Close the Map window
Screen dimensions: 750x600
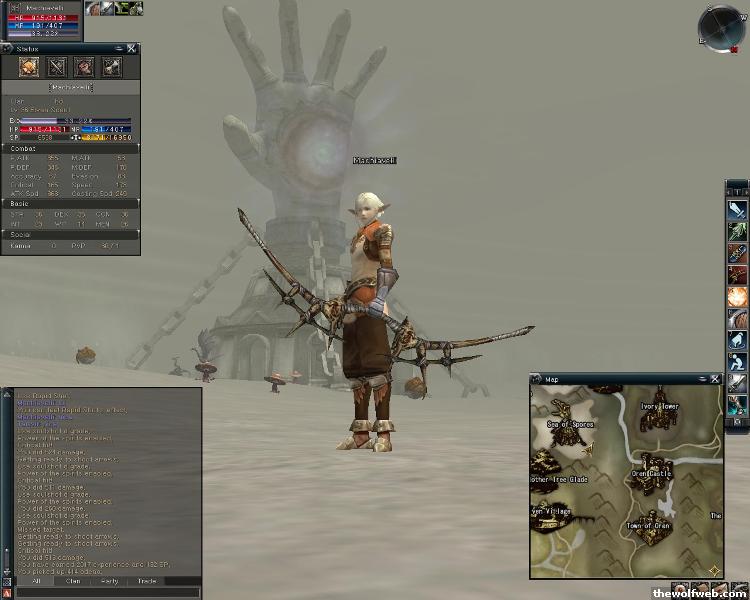coord(716,379)
